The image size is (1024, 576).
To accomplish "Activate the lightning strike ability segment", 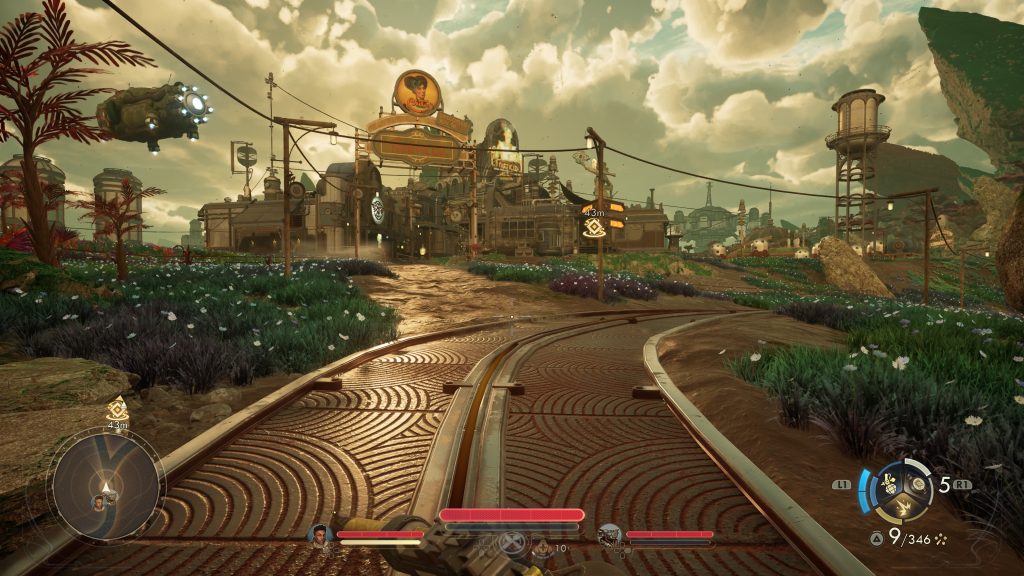I will click(x=901, y=508).
